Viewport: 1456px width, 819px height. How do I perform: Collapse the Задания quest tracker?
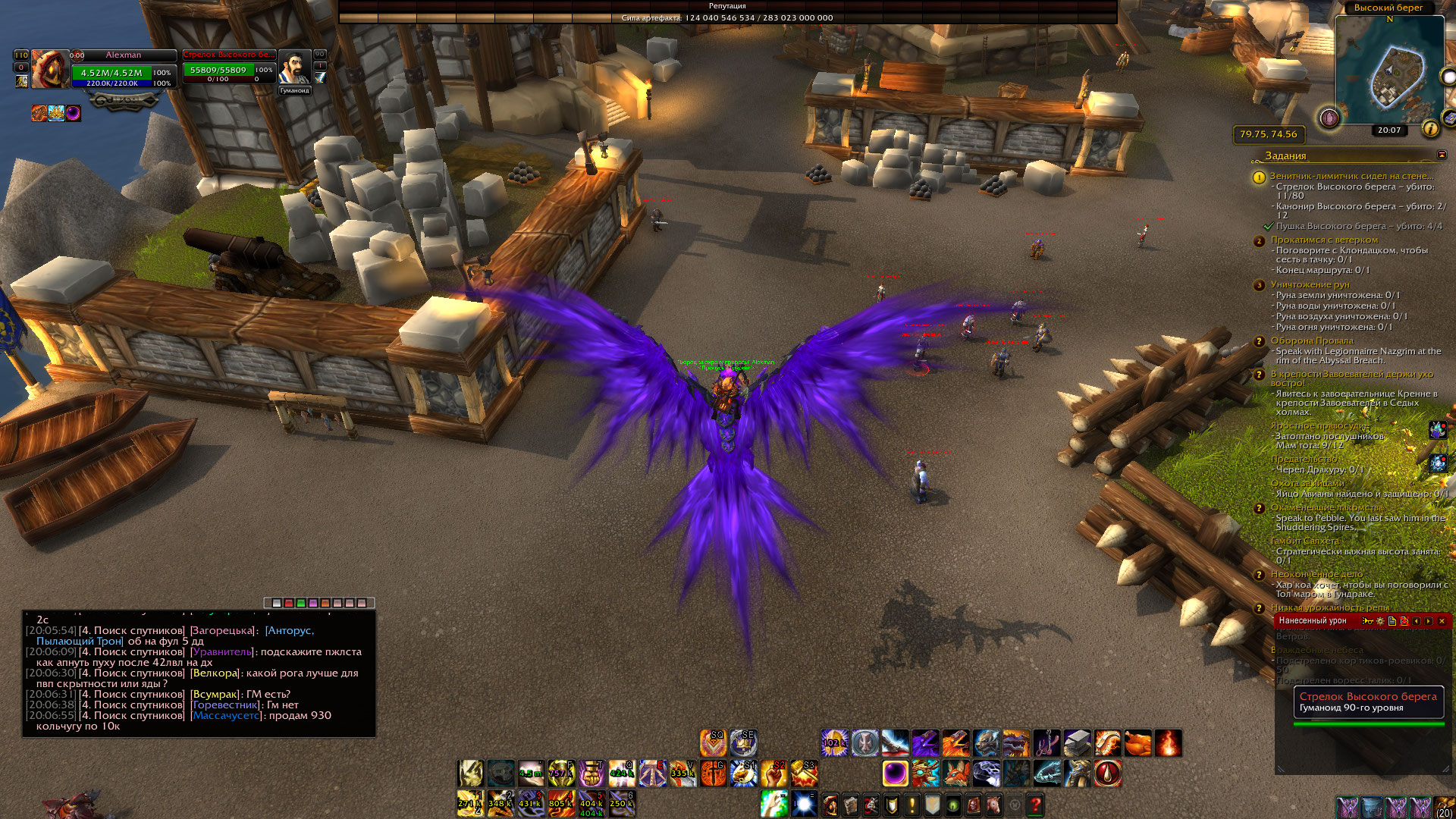point(1442,155)
